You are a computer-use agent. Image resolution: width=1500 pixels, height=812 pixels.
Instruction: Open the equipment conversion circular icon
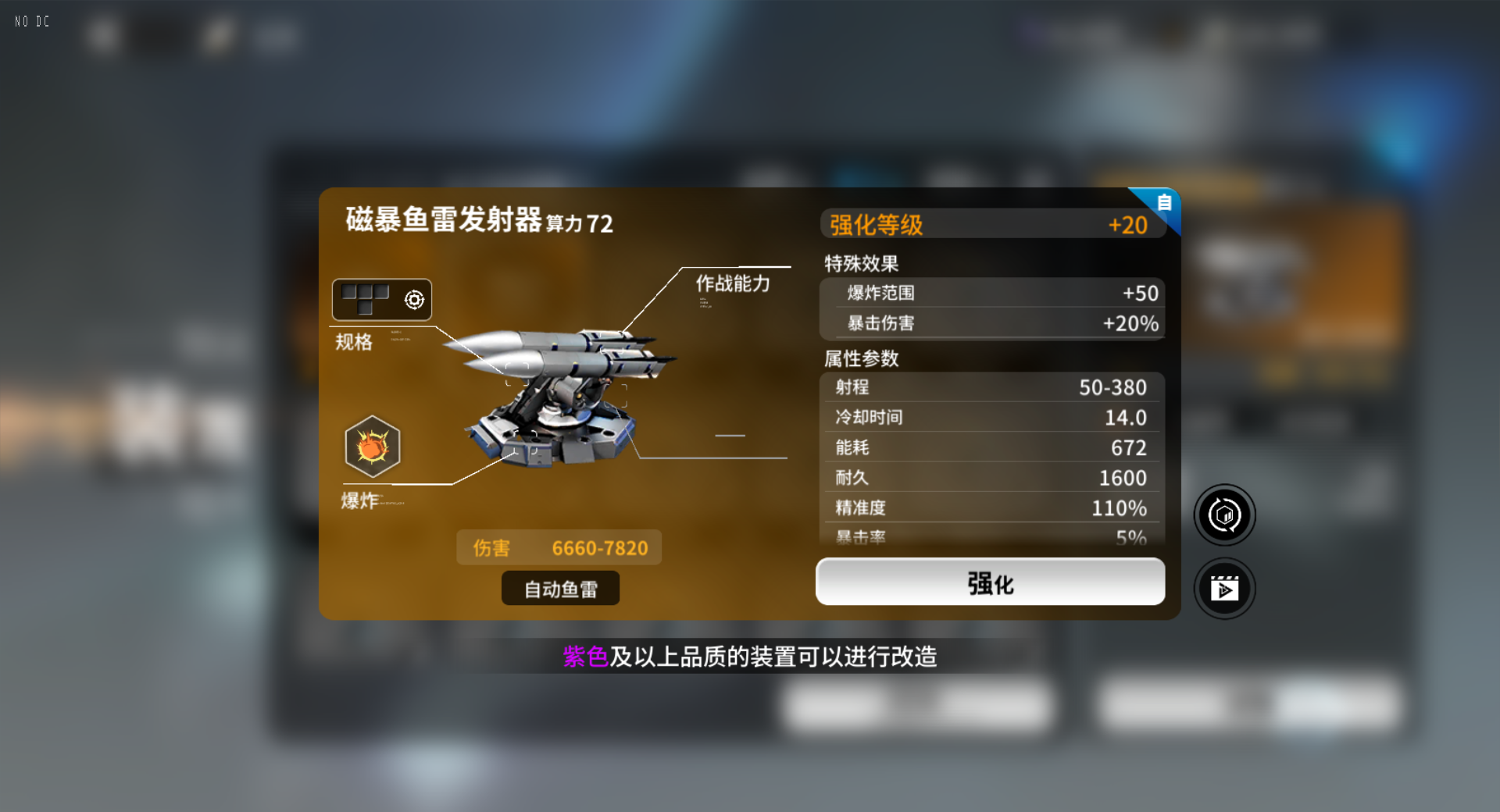pyautogui.click(x=1224, y=515)
